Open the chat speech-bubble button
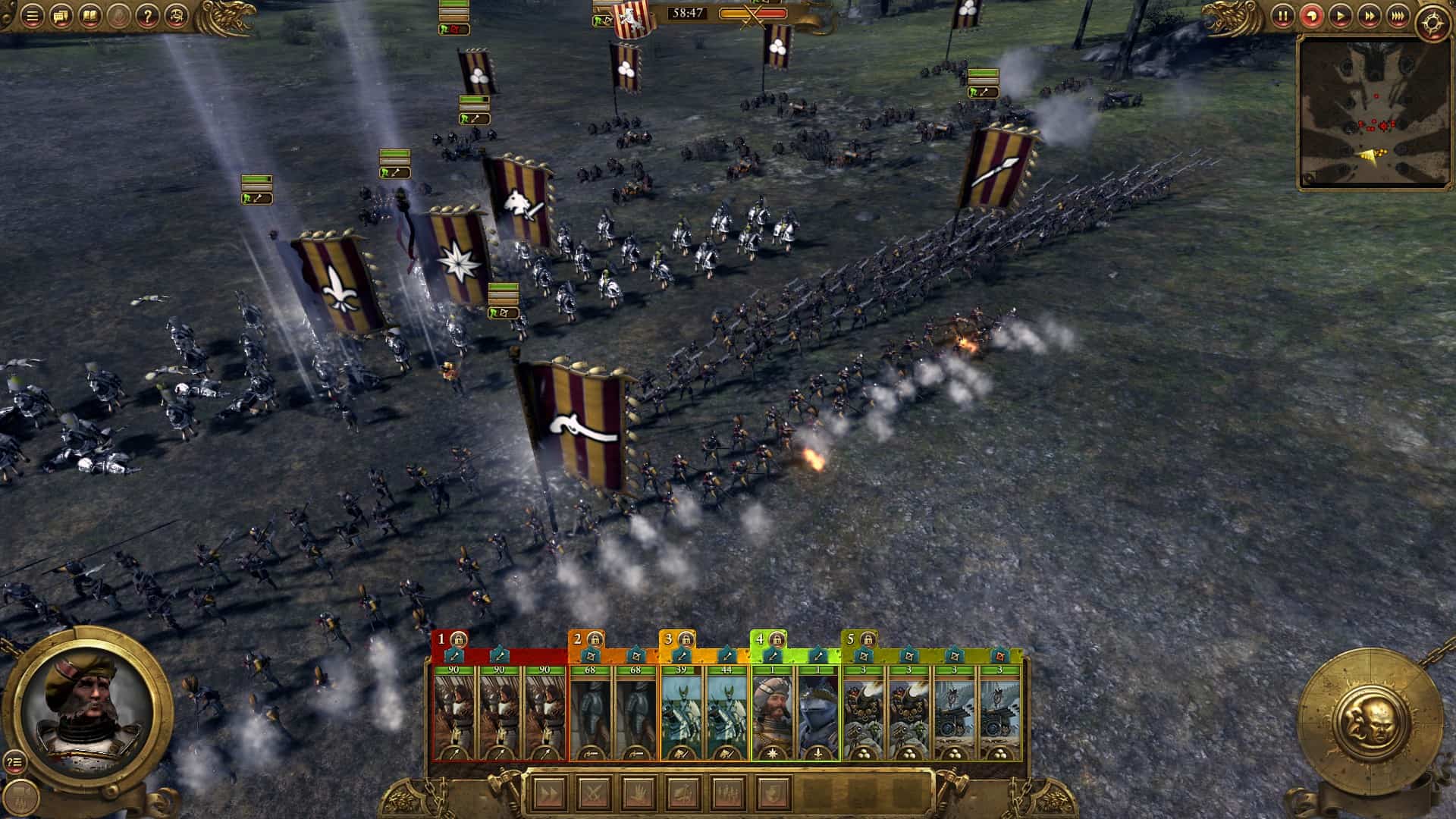Screen dimensions: 1456x819 pyautogui.click(x=61, y=16)
